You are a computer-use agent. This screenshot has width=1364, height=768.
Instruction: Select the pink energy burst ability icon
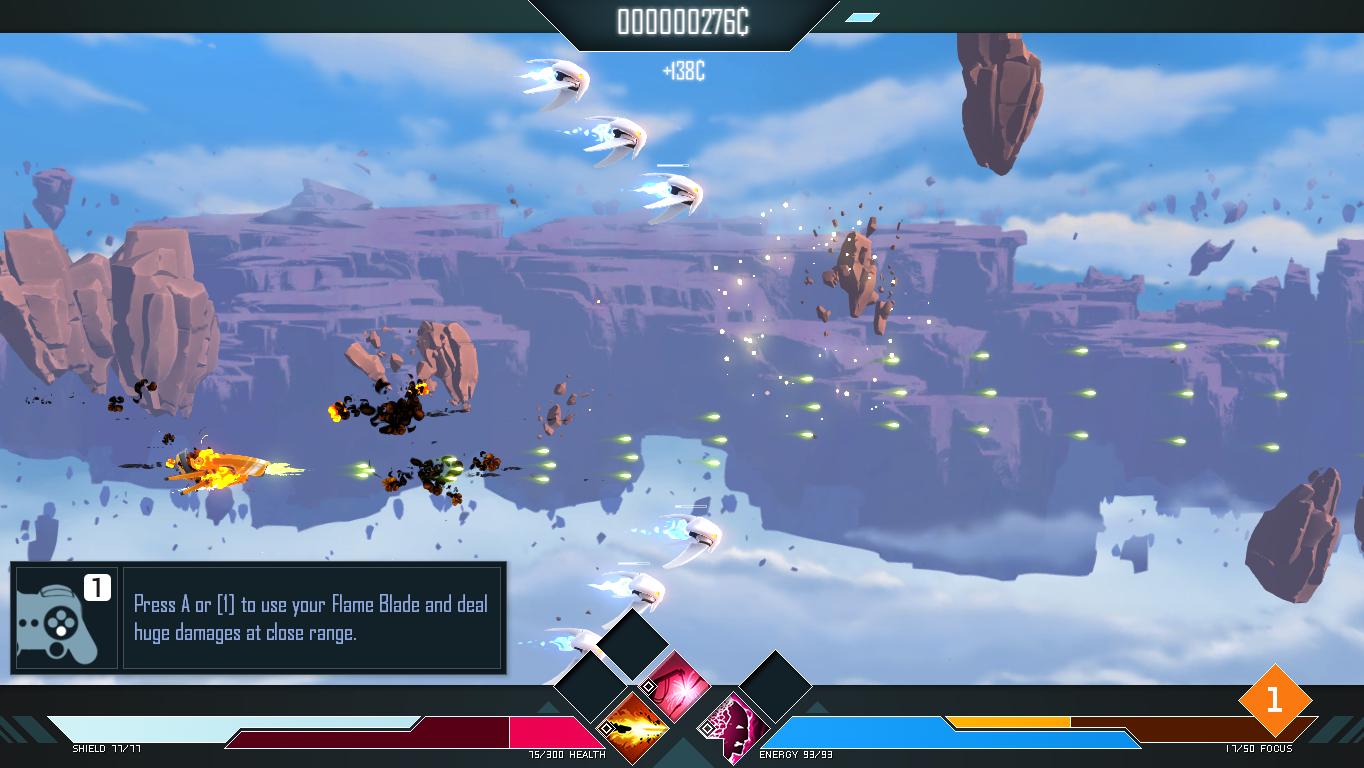pos(680,686)
